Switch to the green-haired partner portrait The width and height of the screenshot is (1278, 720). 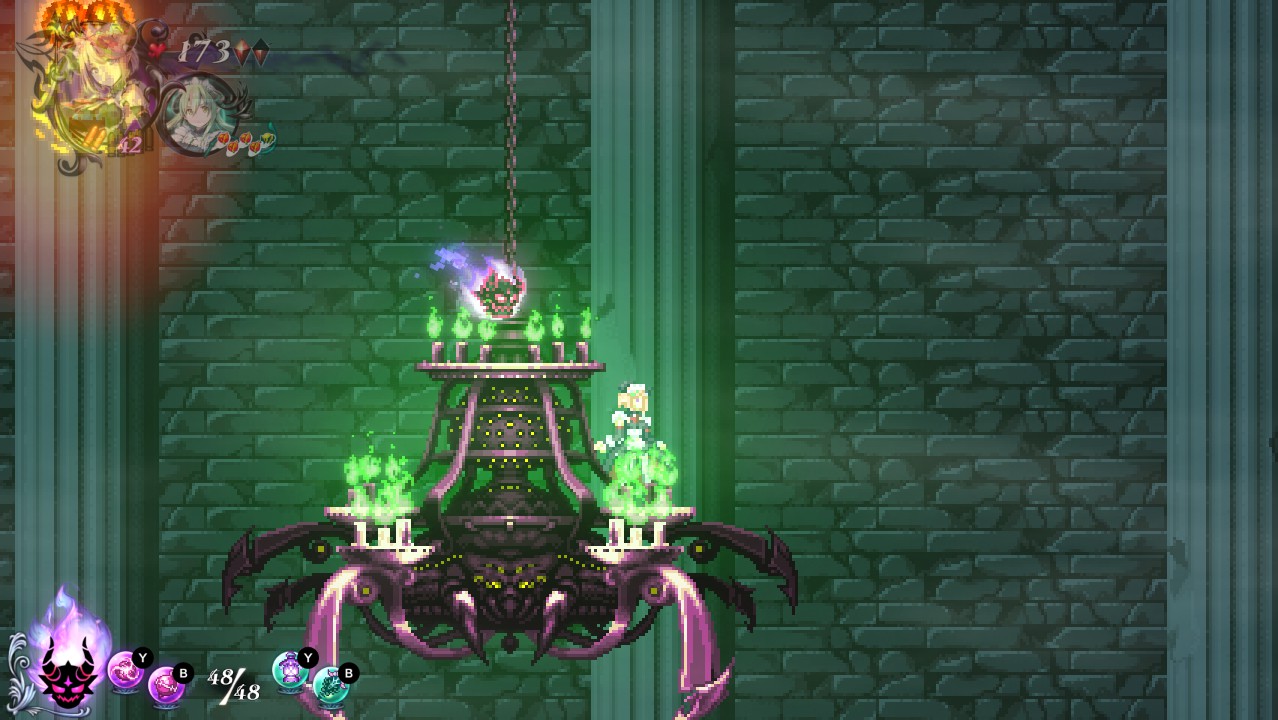coord(194,114)
